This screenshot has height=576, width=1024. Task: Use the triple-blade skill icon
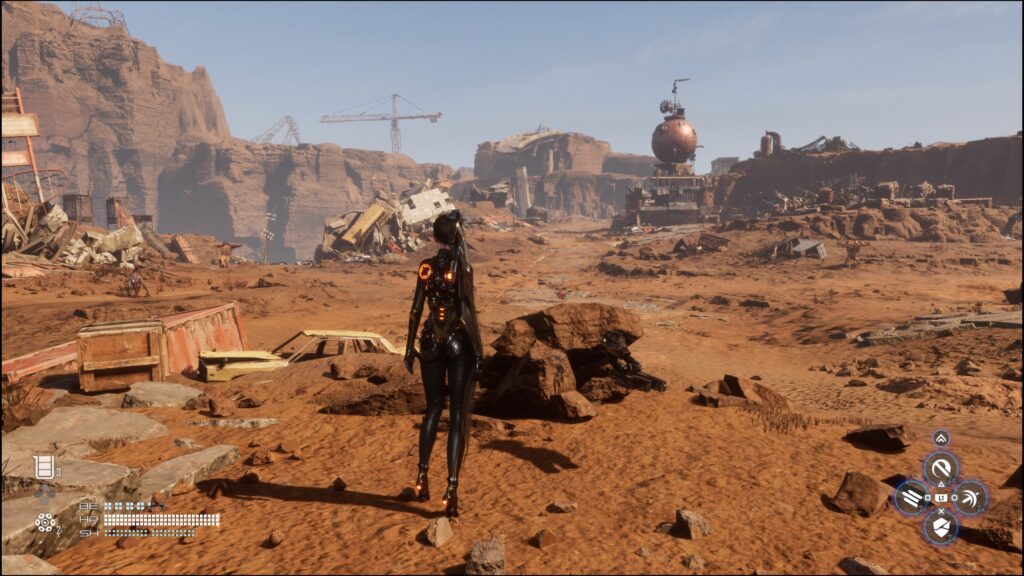click(911, 497)
